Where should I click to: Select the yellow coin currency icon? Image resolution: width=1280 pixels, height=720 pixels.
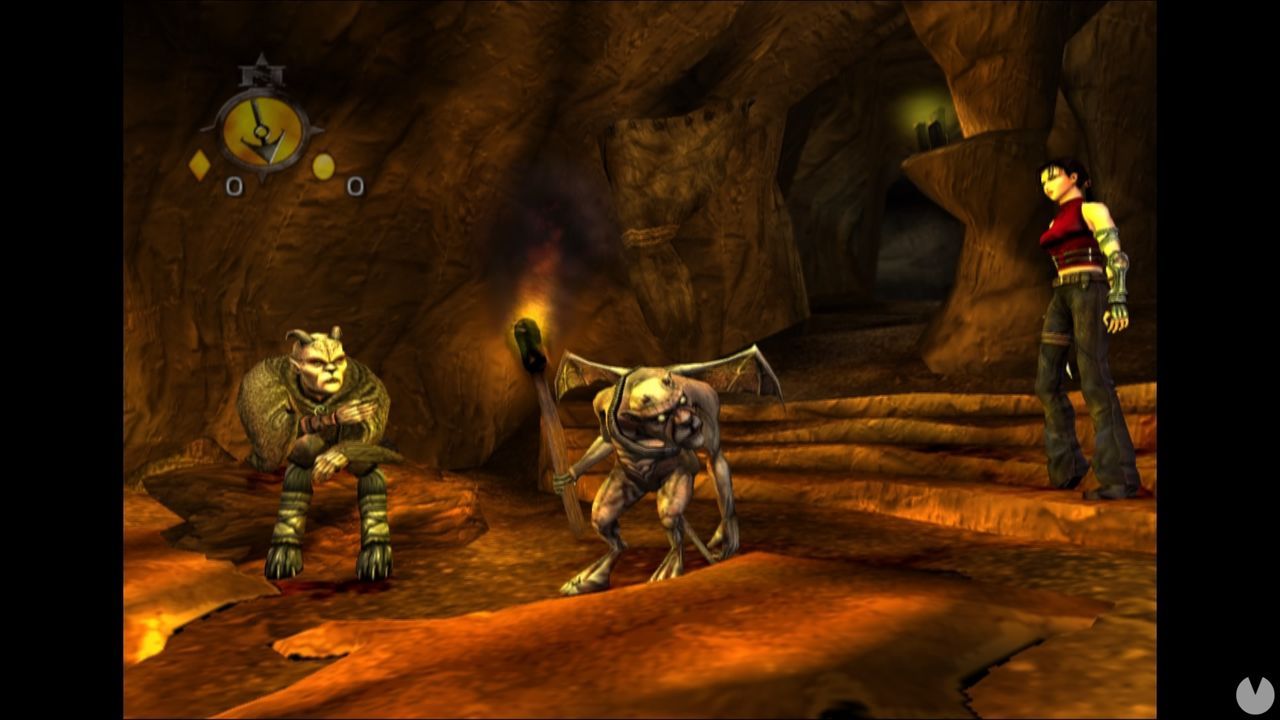coord(322,166)
